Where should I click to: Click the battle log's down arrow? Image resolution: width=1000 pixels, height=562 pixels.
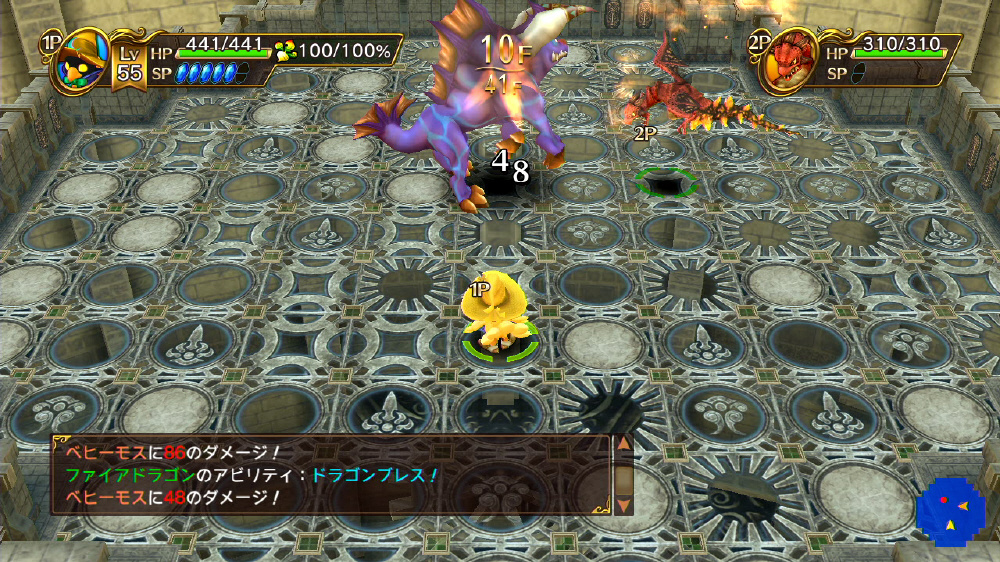623,505
